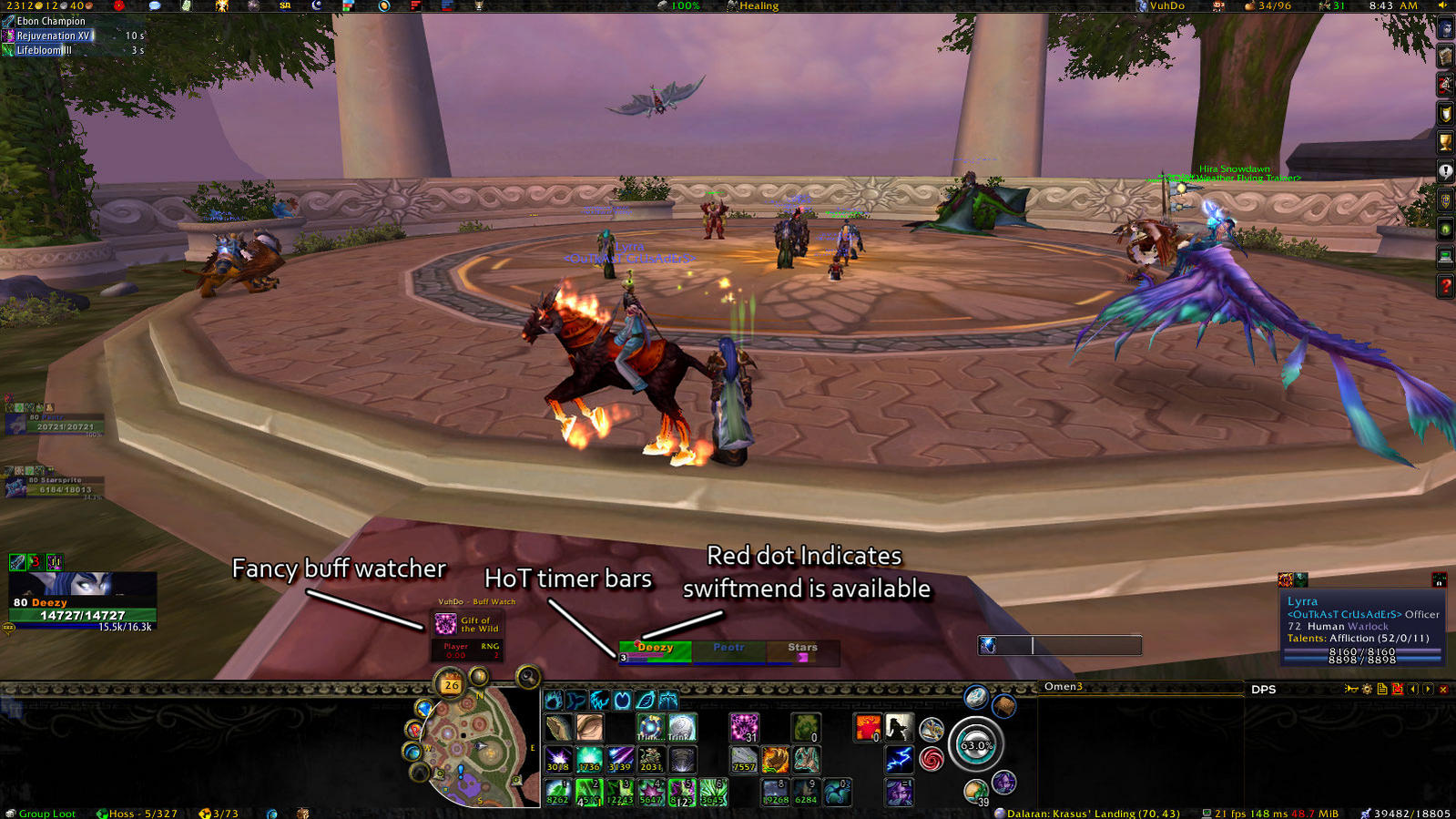Cast the blue lightning bolt ability
Image resolution: width=1456 pixels, height=819 pixels.
pos(900,758)
